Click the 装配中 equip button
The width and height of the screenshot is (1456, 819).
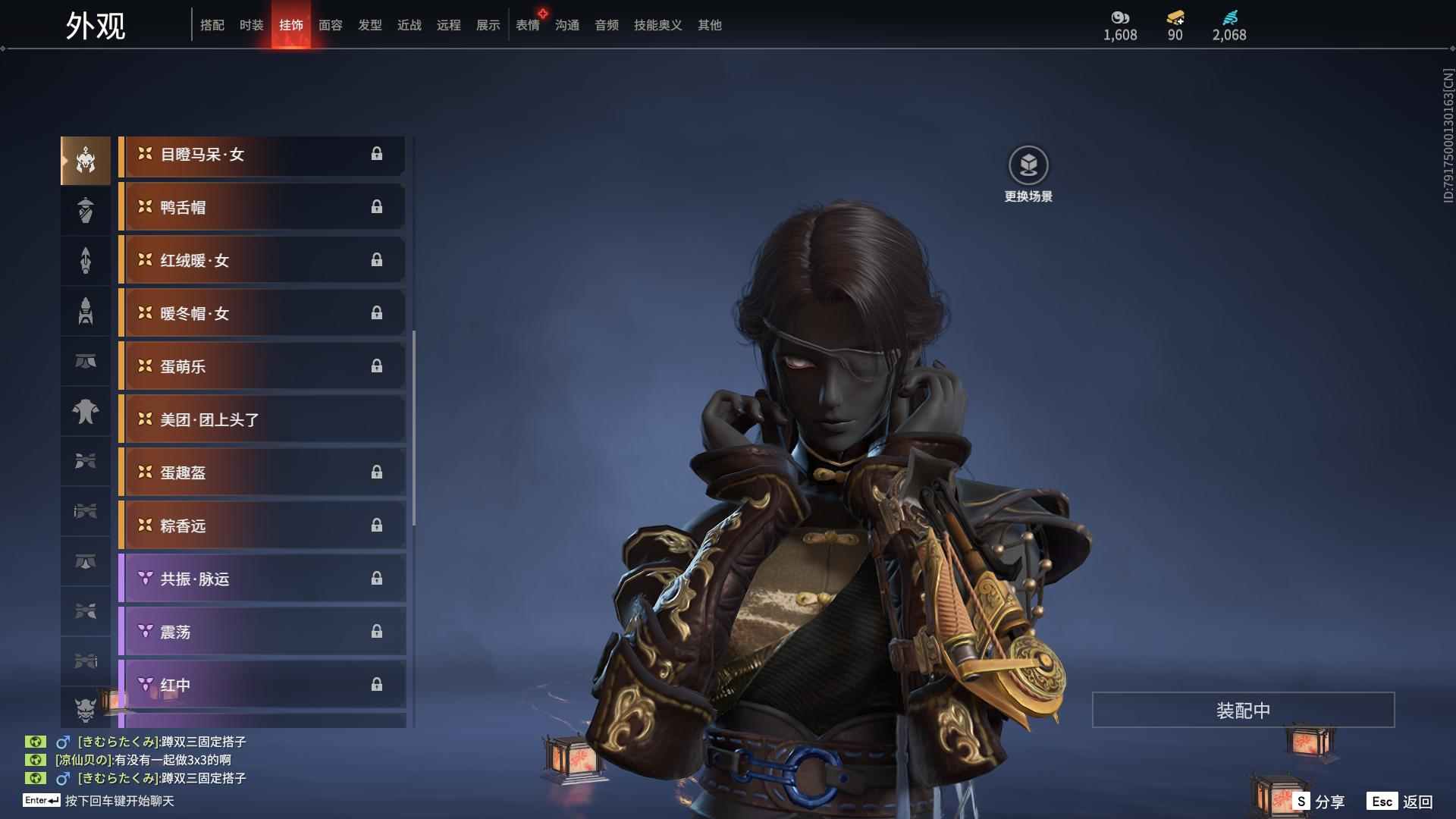tap(1243, 711)
